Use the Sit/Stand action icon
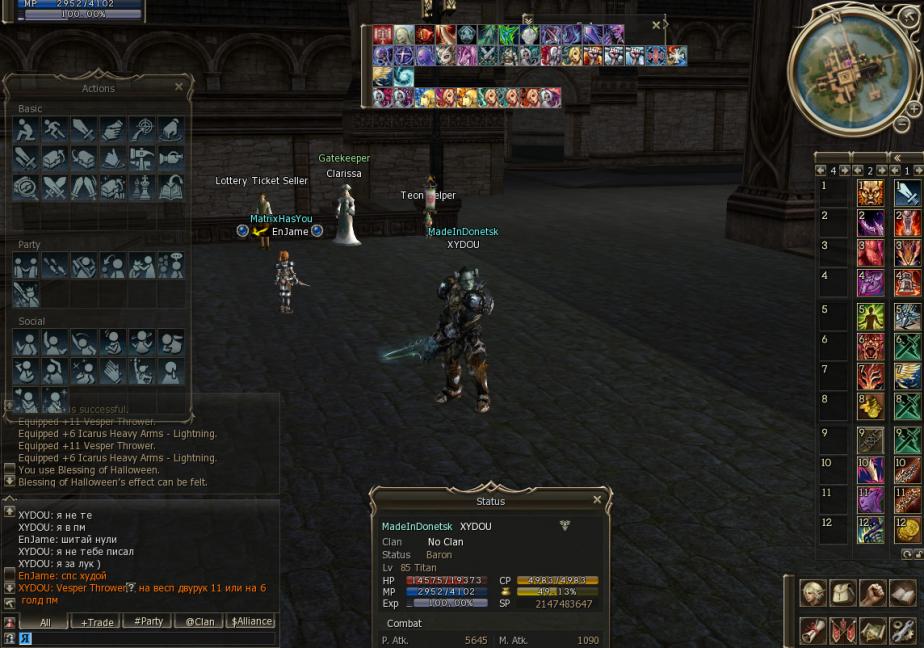 click(26, 129)
